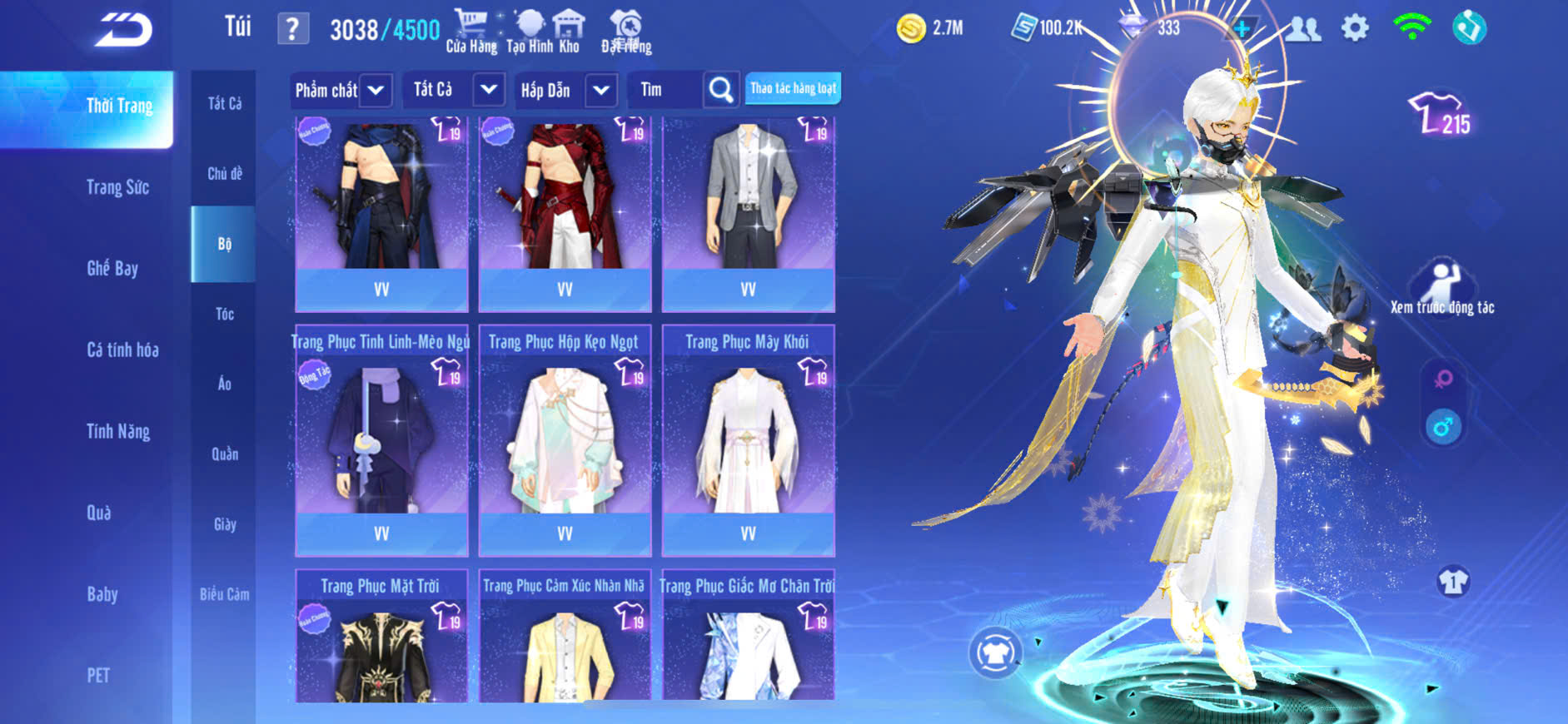Expand the Phẩm chất dropdown
The width and height of the screenshot is (1568, 724).
(x=376, y=90)
